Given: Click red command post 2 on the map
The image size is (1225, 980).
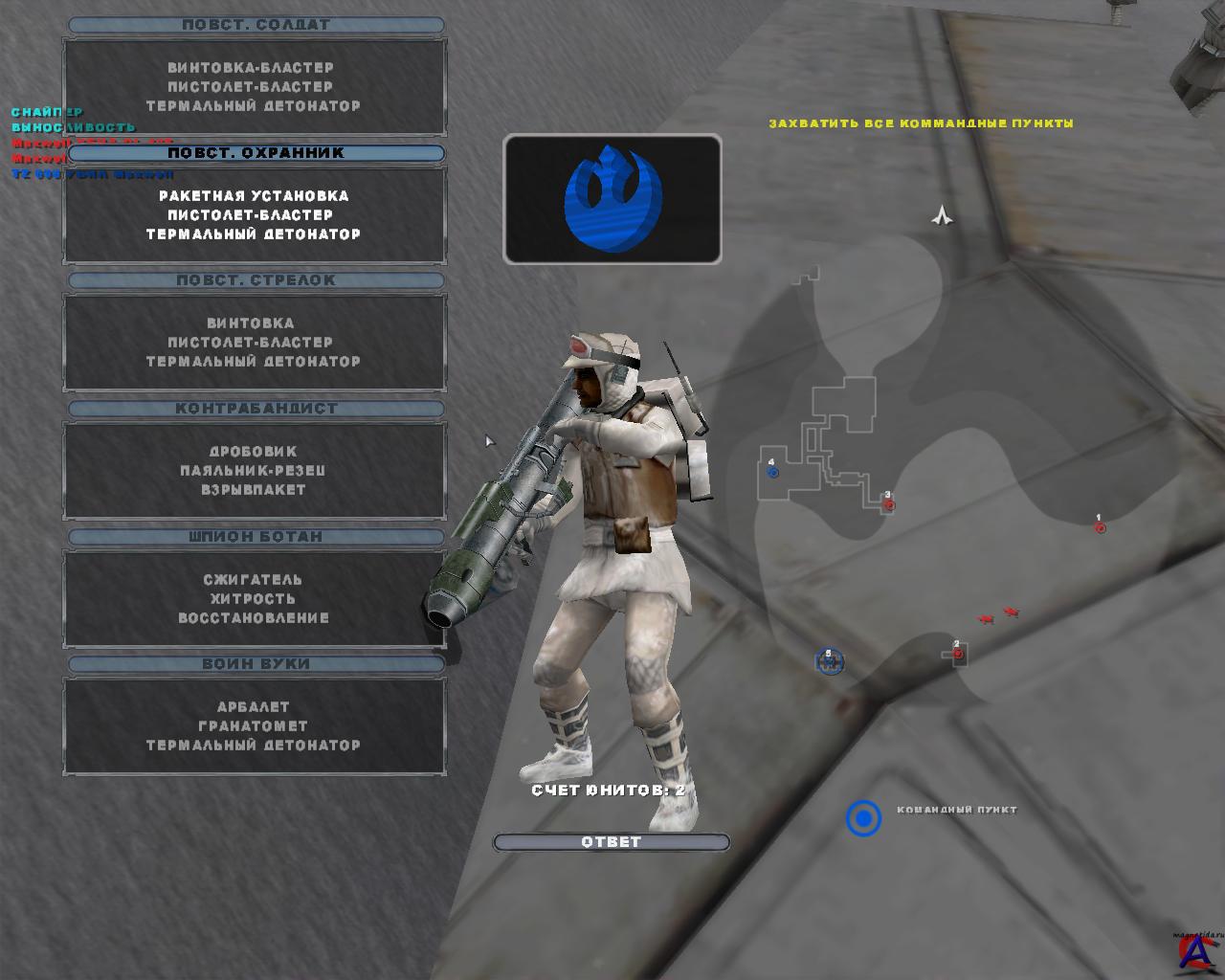Looking at the screenshot, I should 958,655.
